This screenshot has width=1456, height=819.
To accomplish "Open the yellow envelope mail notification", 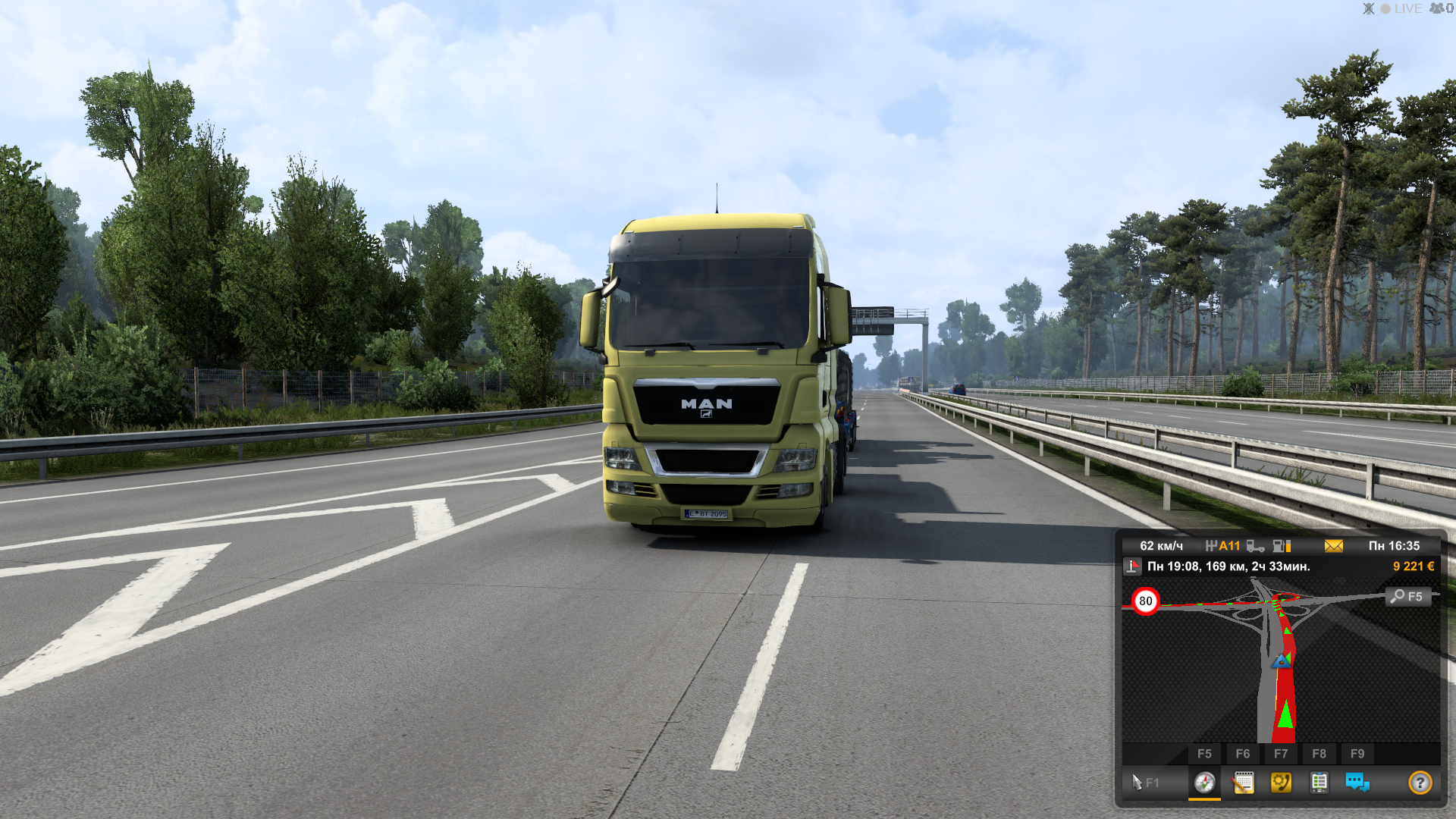I will (1333, 546).
